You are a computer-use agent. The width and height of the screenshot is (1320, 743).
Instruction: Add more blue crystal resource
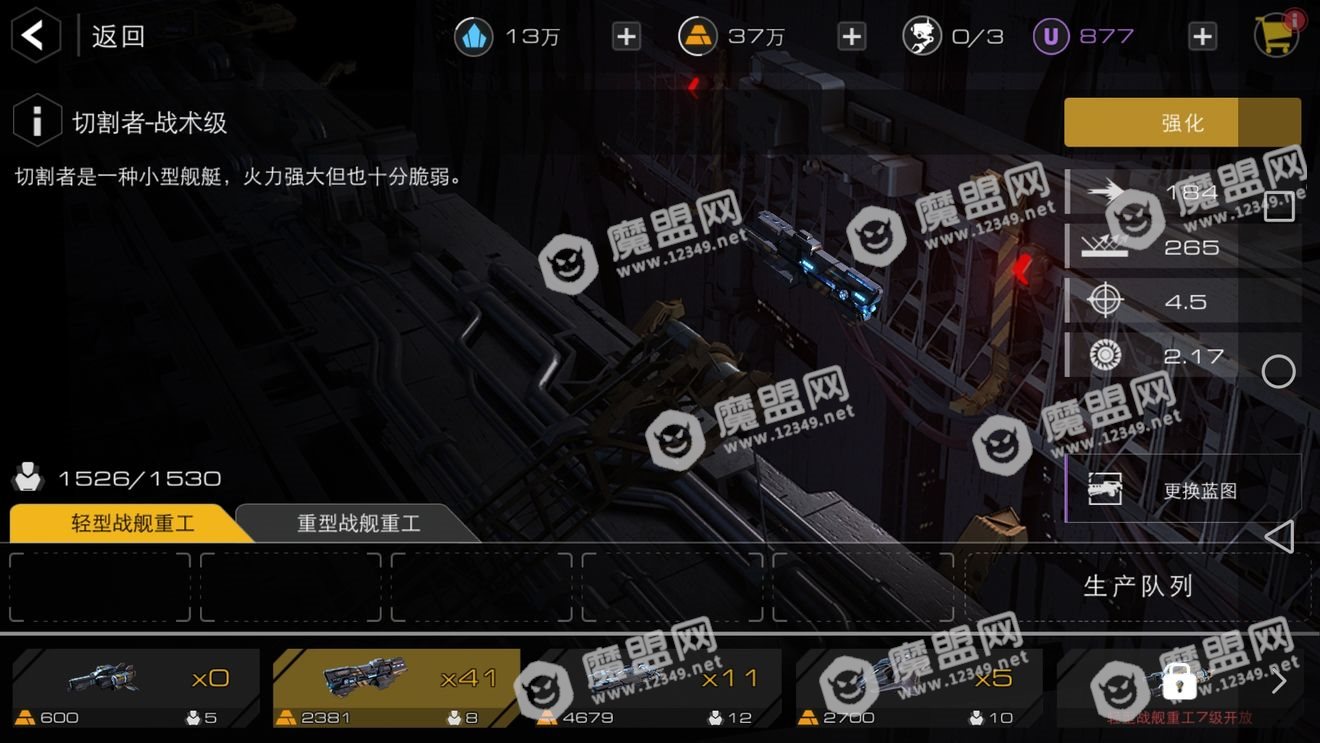pyautogui.click(x=626, y=37)
